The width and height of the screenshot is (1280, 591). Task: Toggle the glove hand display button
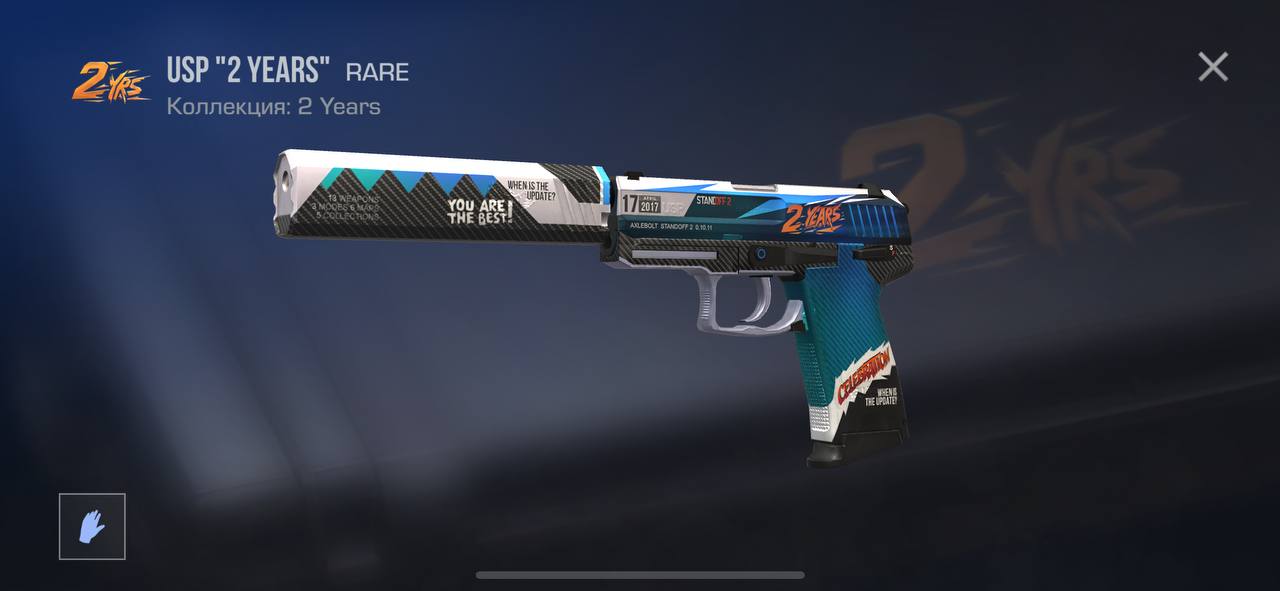tap(92, 526)
